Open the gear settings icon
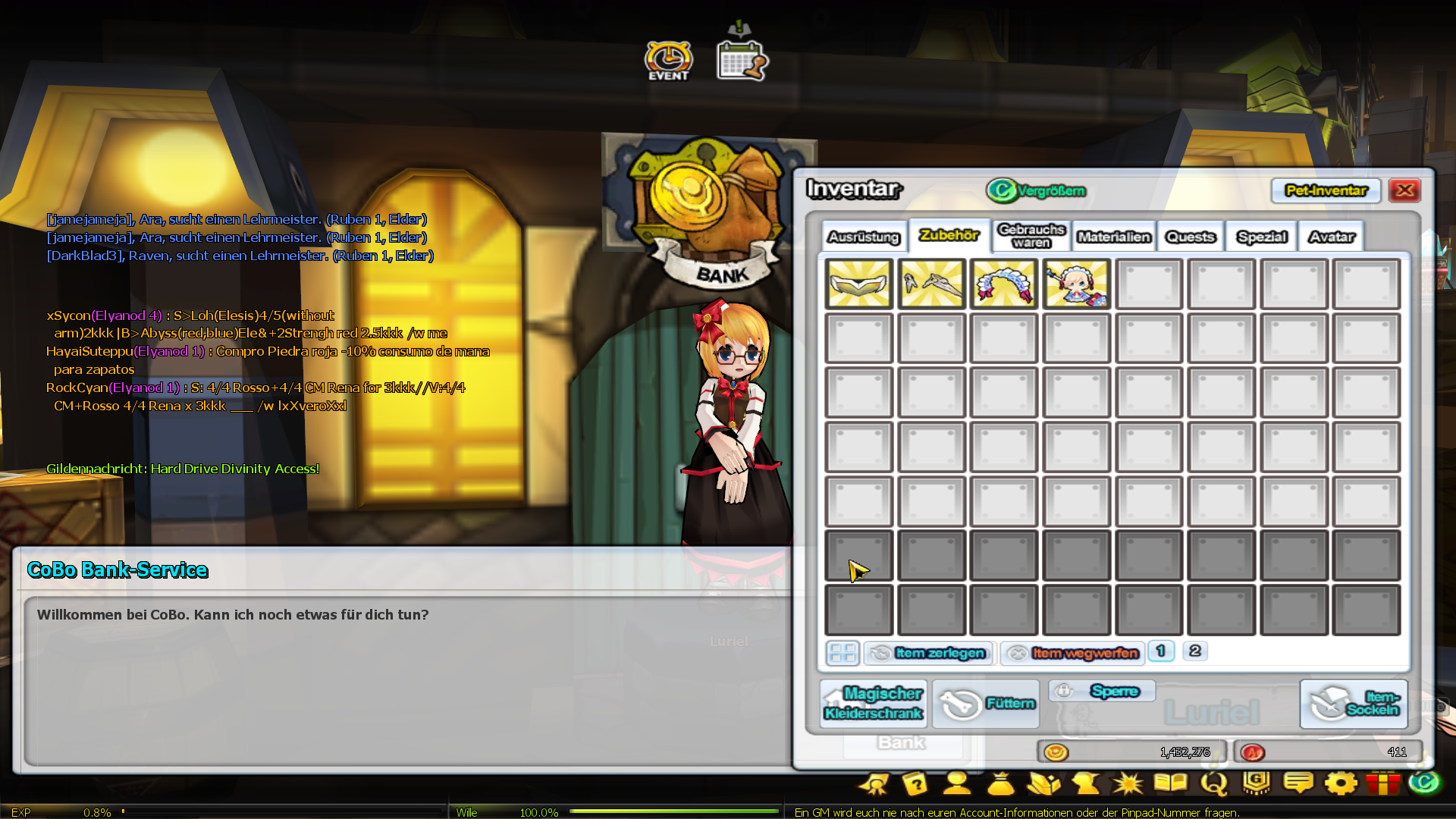 coord(1341,783)
